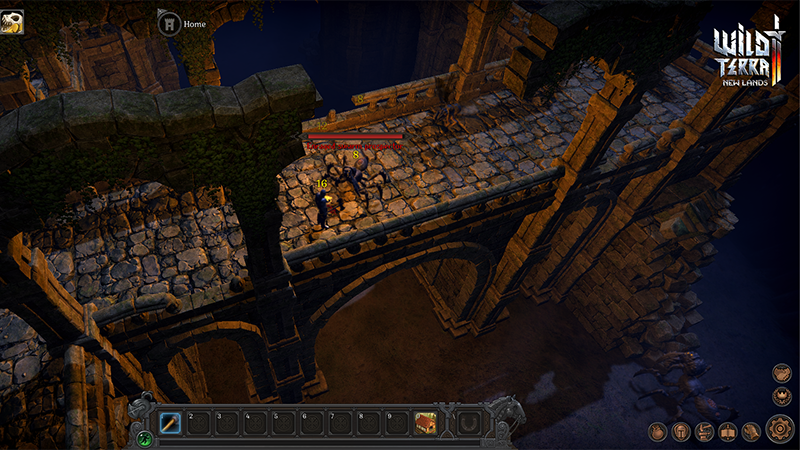Click the horseshoe mount slot

467,423
